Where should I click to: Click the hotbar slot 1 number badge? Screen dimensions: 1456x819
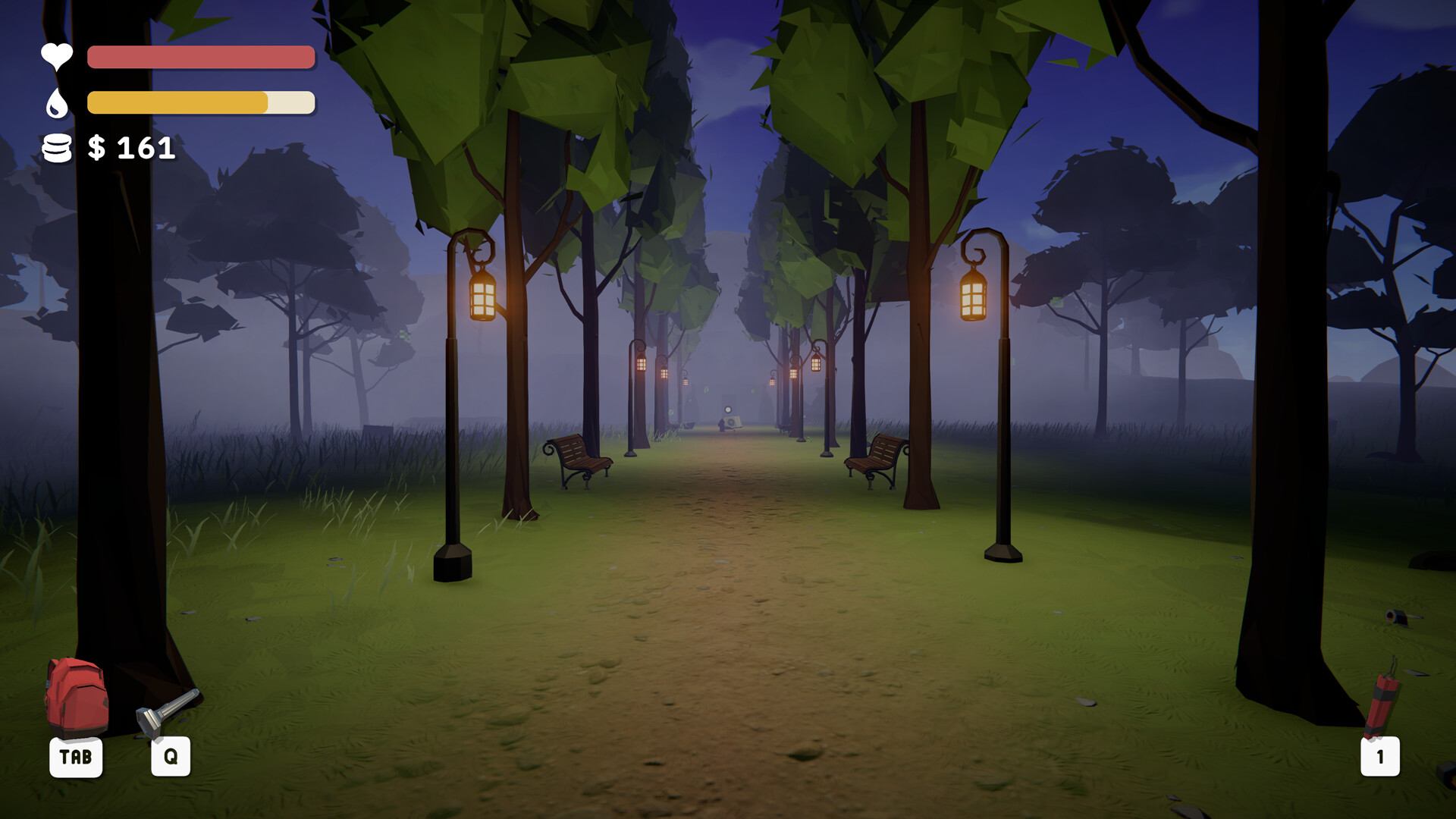(1379, 756)
